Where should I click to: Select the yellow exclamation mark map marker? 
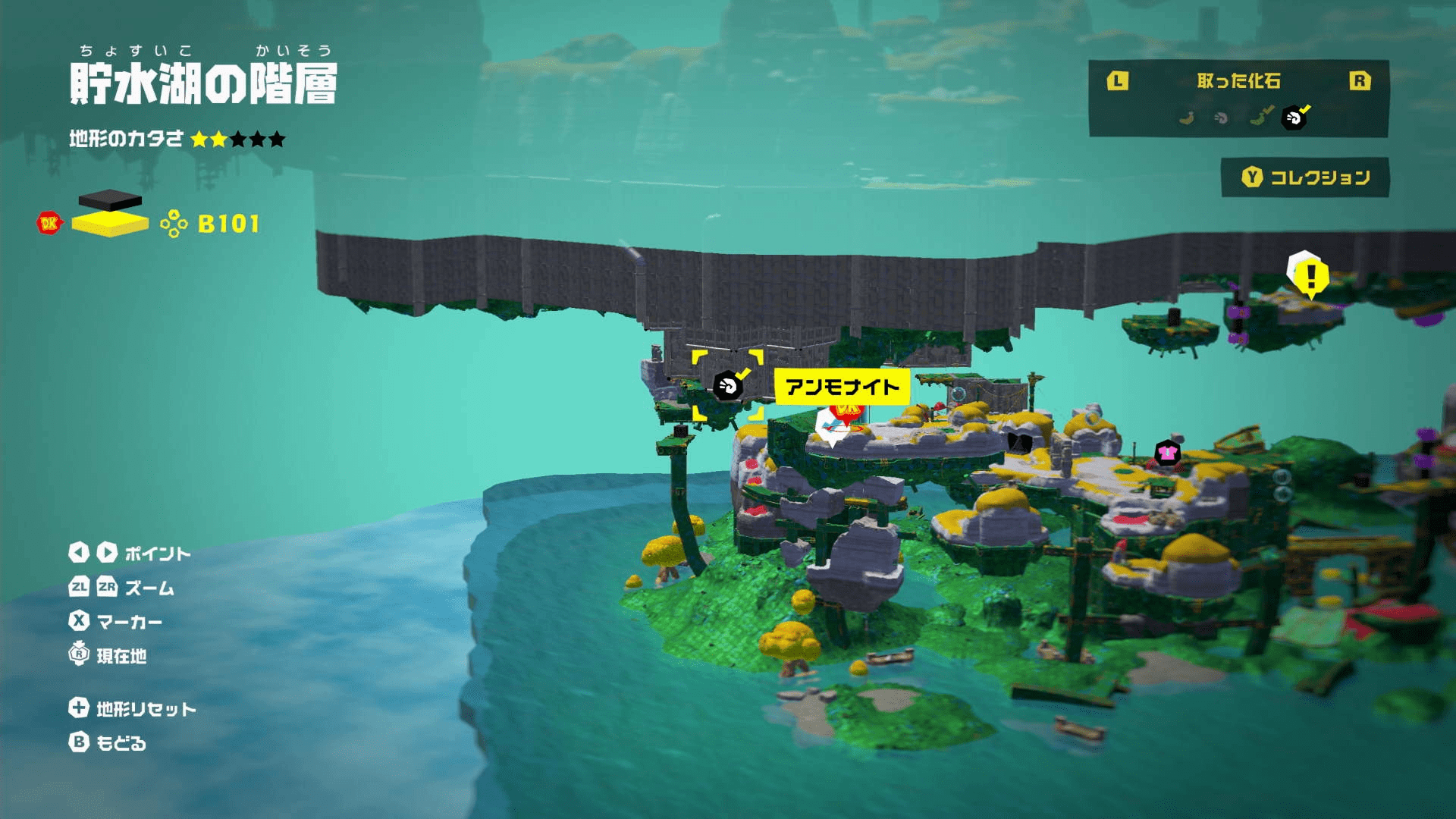[1310, 275]
